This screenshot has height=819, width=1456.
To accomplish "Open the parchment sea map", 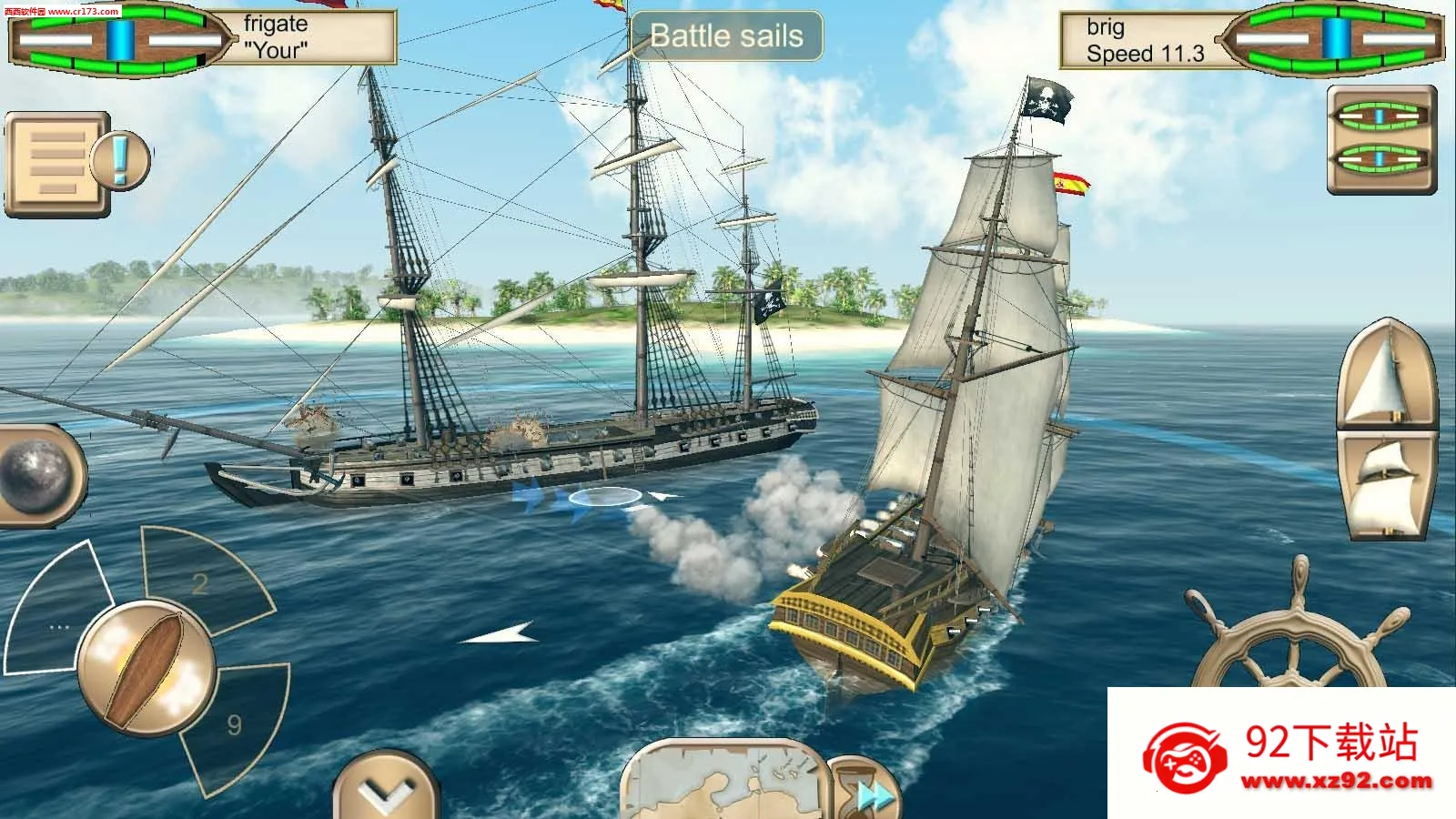I will [723, 781].
